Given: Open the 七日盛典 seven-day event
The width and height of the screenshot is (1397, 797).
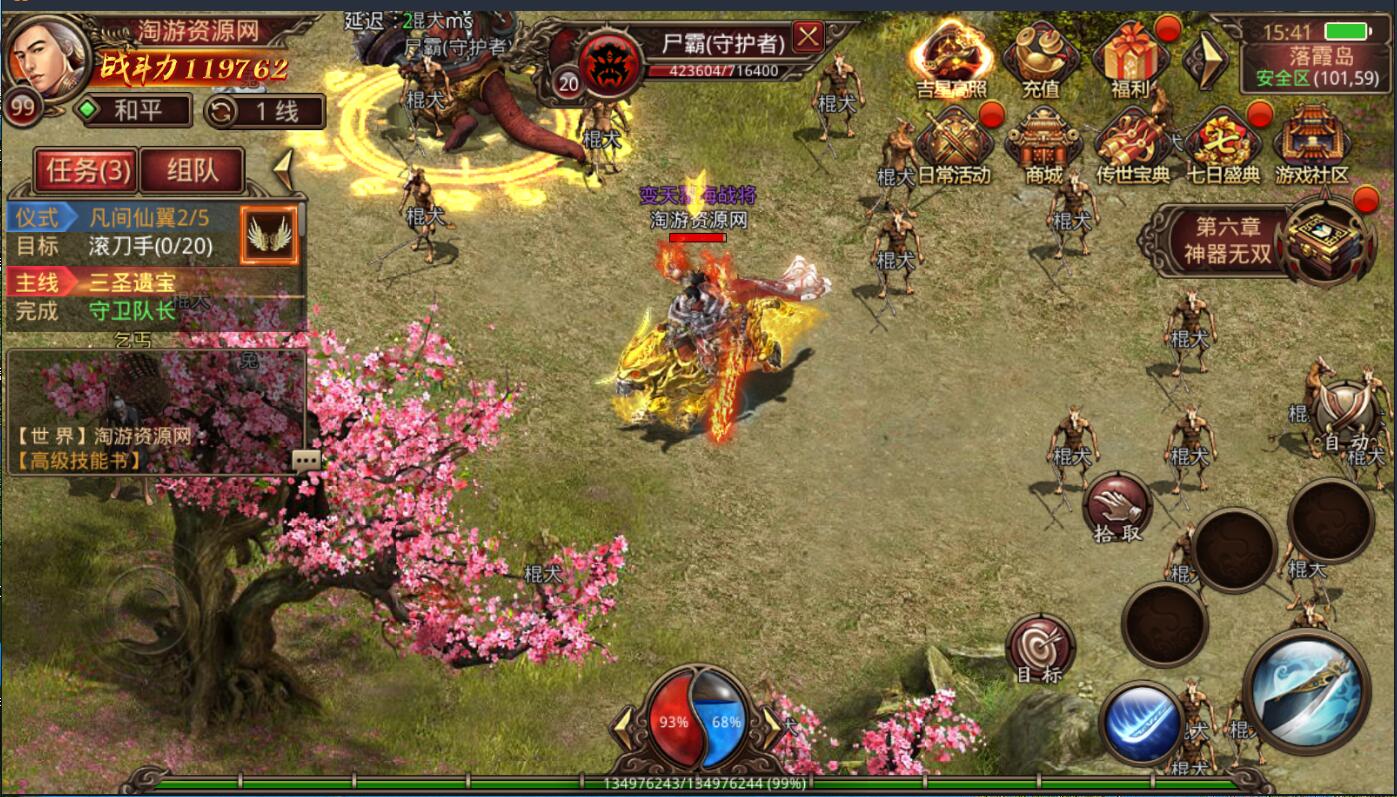Looking at the screenshot, I should coord(1223,145).
